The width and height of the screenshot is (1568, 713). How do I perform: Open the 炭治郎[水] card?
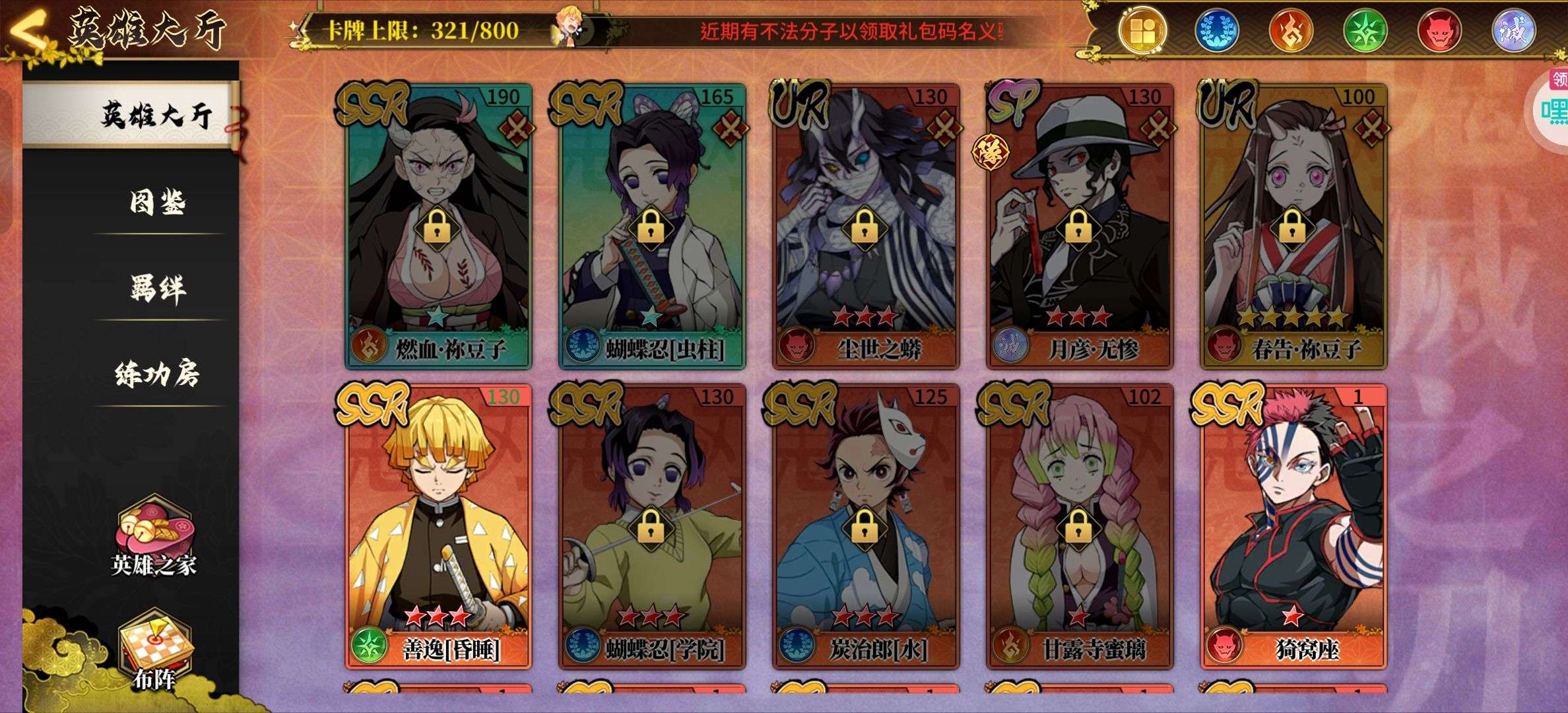865,525
